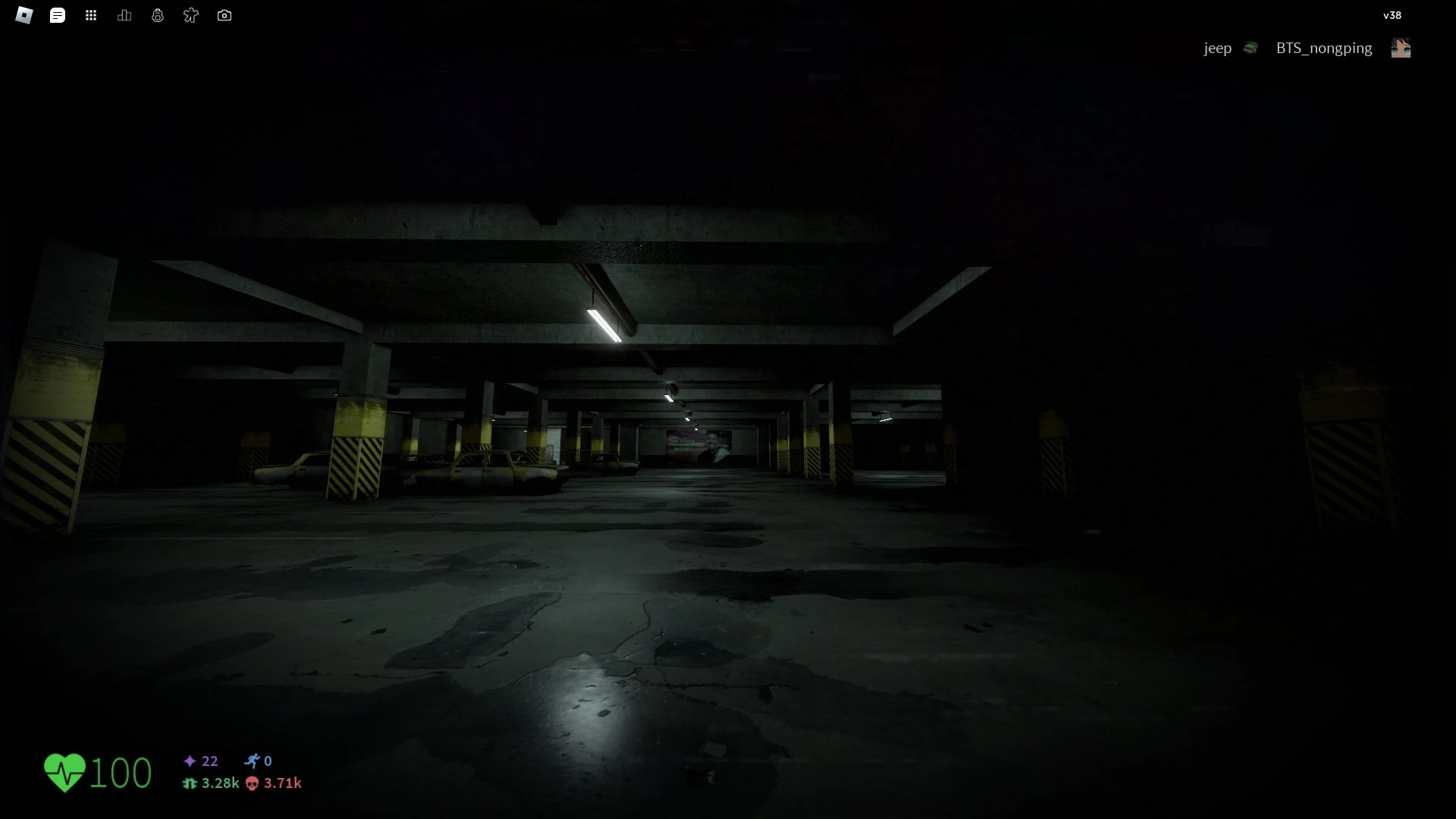1456x819 pixels.
Task: Click the purple sparkle XP icon
Action: point(189,761)
